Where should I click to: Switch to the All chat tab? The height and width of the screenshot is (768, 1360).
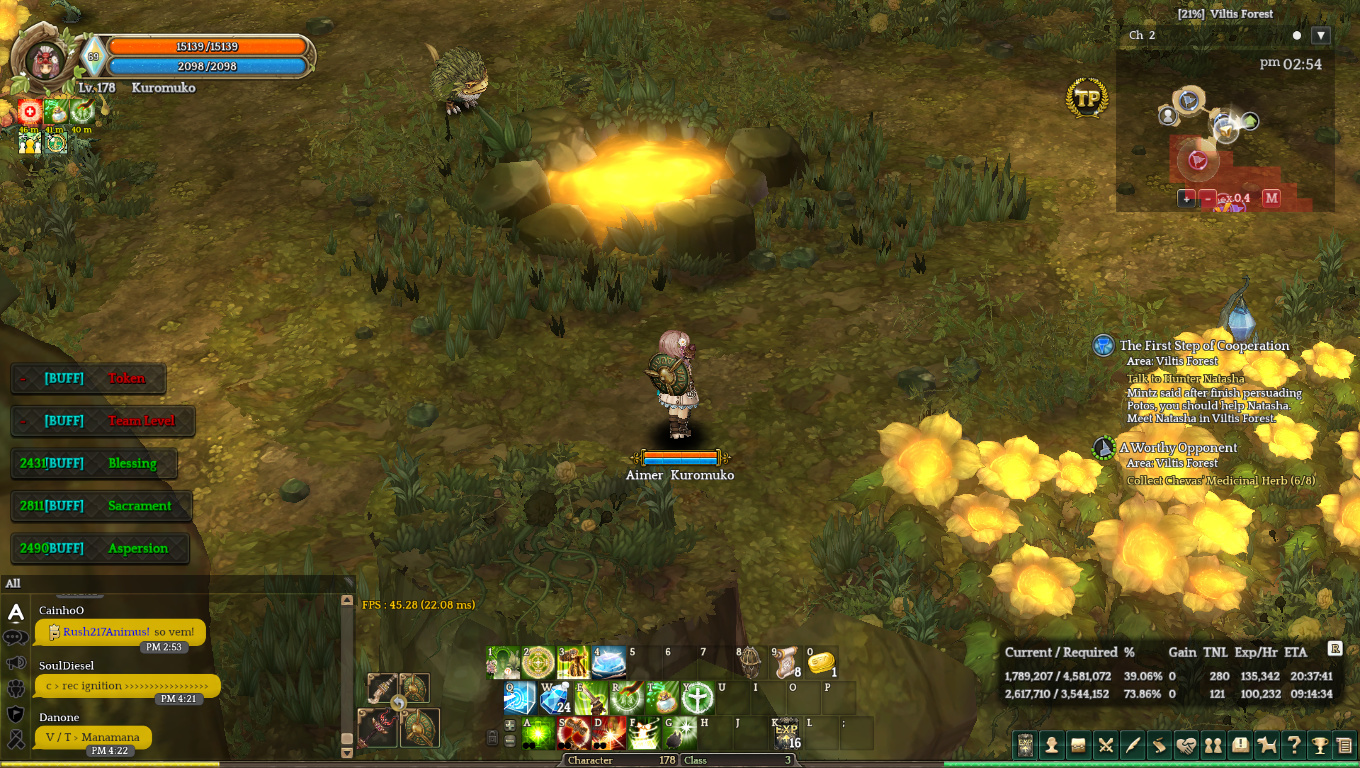click(x=13, y=583)
